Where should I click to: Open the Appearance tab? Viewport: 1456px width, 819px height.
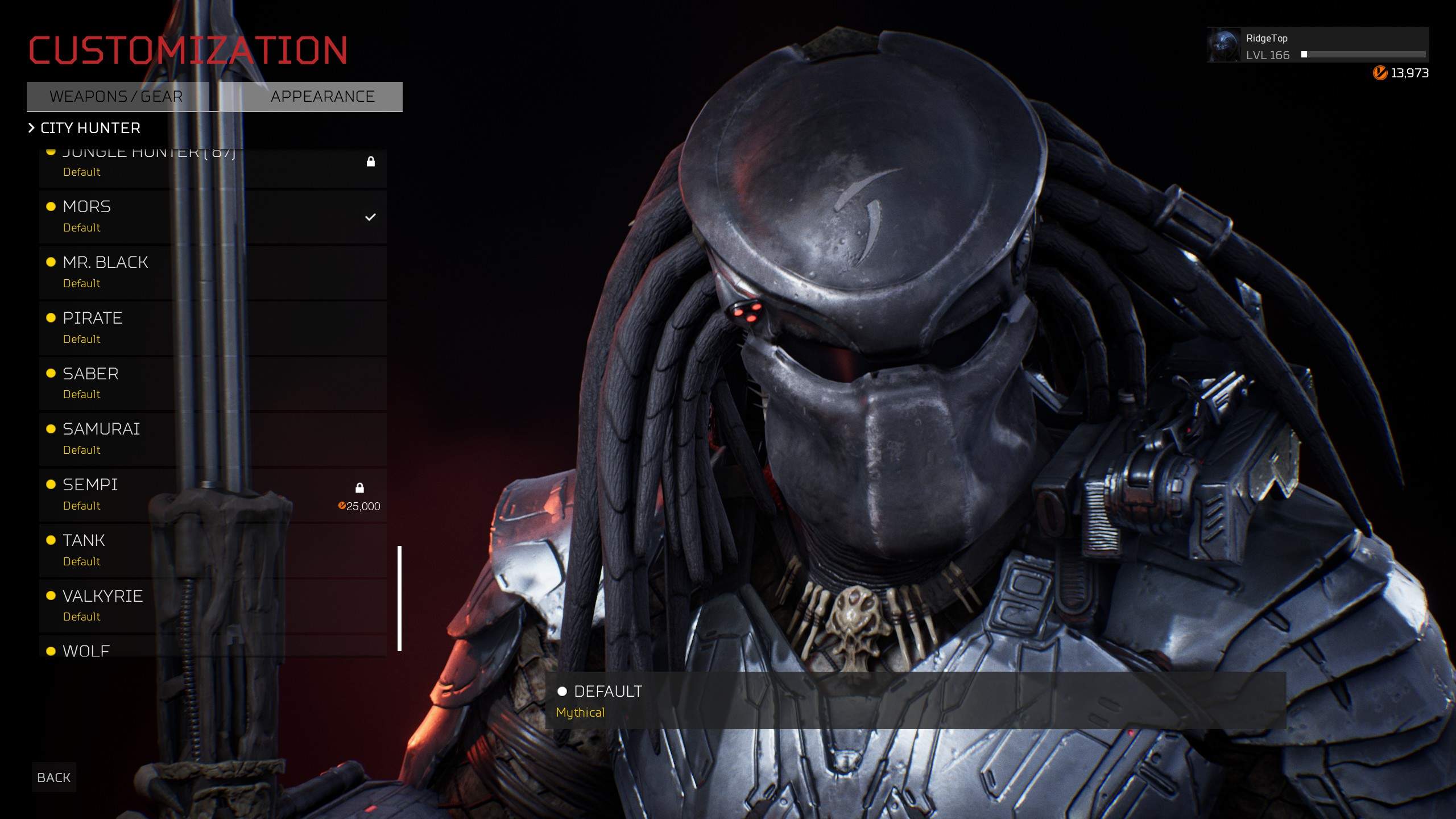click(x=322, y=97)
